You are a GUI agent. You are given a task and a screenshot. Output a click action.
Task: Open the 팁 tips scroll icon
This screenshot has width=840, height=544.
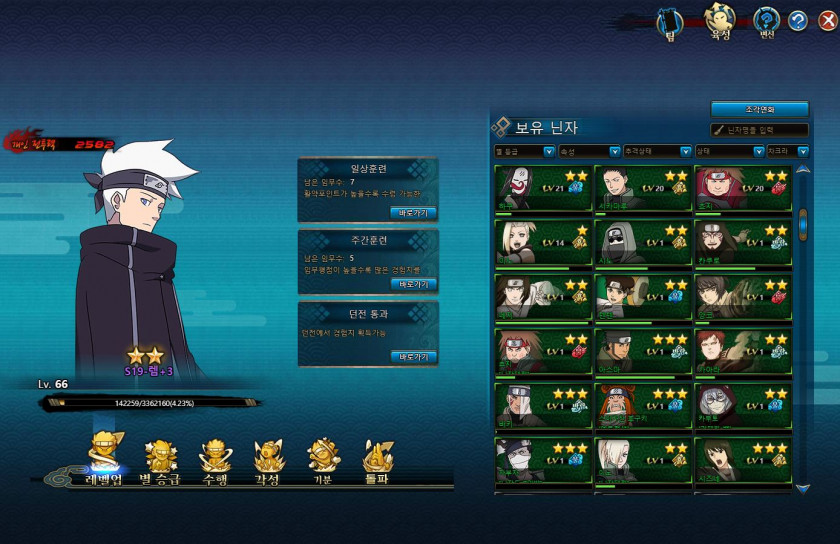pyautogui.click(x=670, y=20)
